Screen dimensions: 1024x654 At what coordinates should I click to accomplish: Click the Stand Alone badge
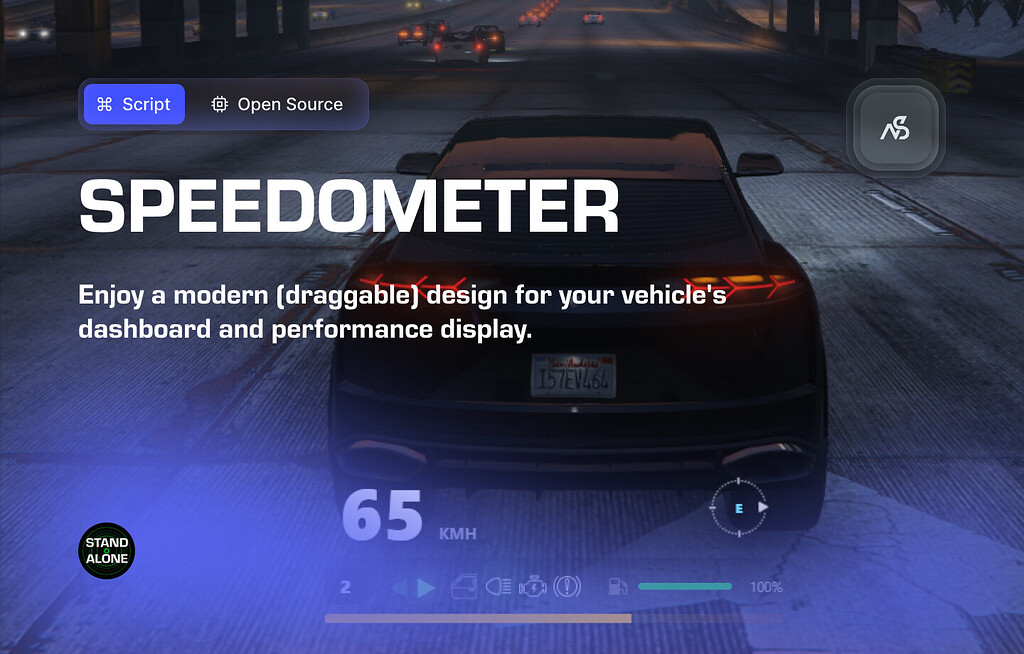pyautogui.click(x=107, y=551)
